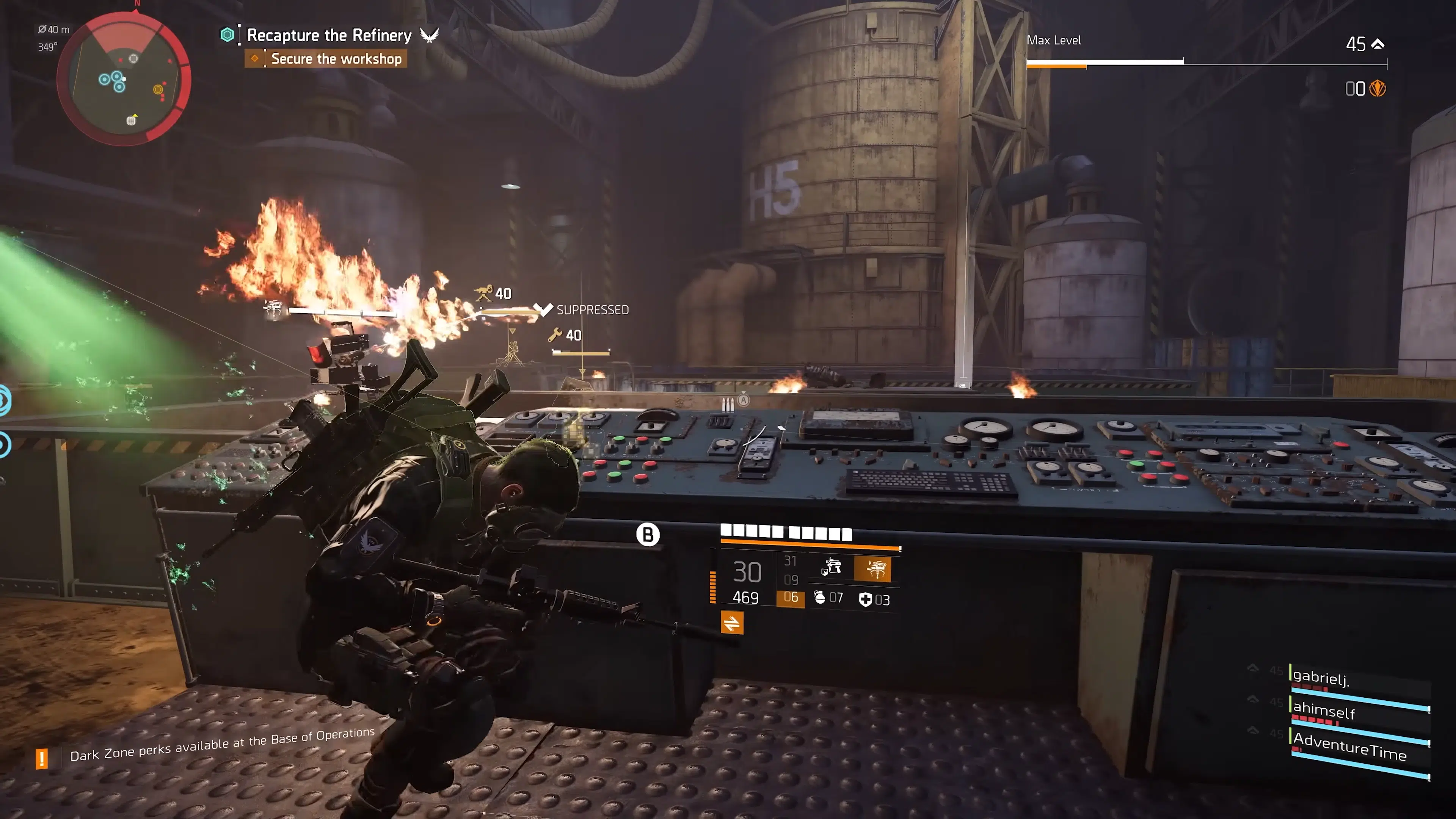Select group member gabrielj.
Image resolution: width=1456 pixels, height=819 pixels.
1320,677
